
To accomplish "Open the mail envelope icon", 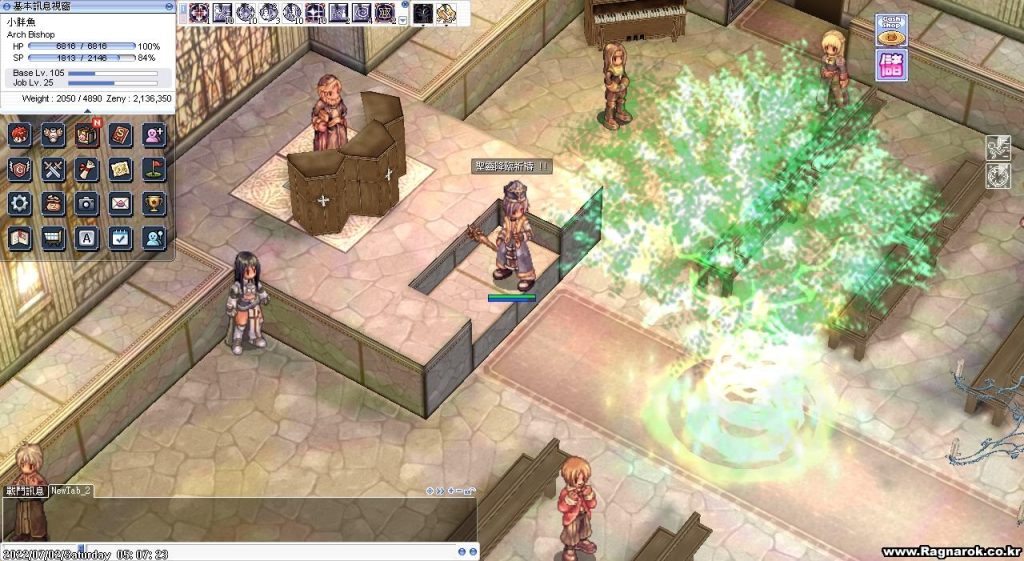I will [x=120, y=203].
